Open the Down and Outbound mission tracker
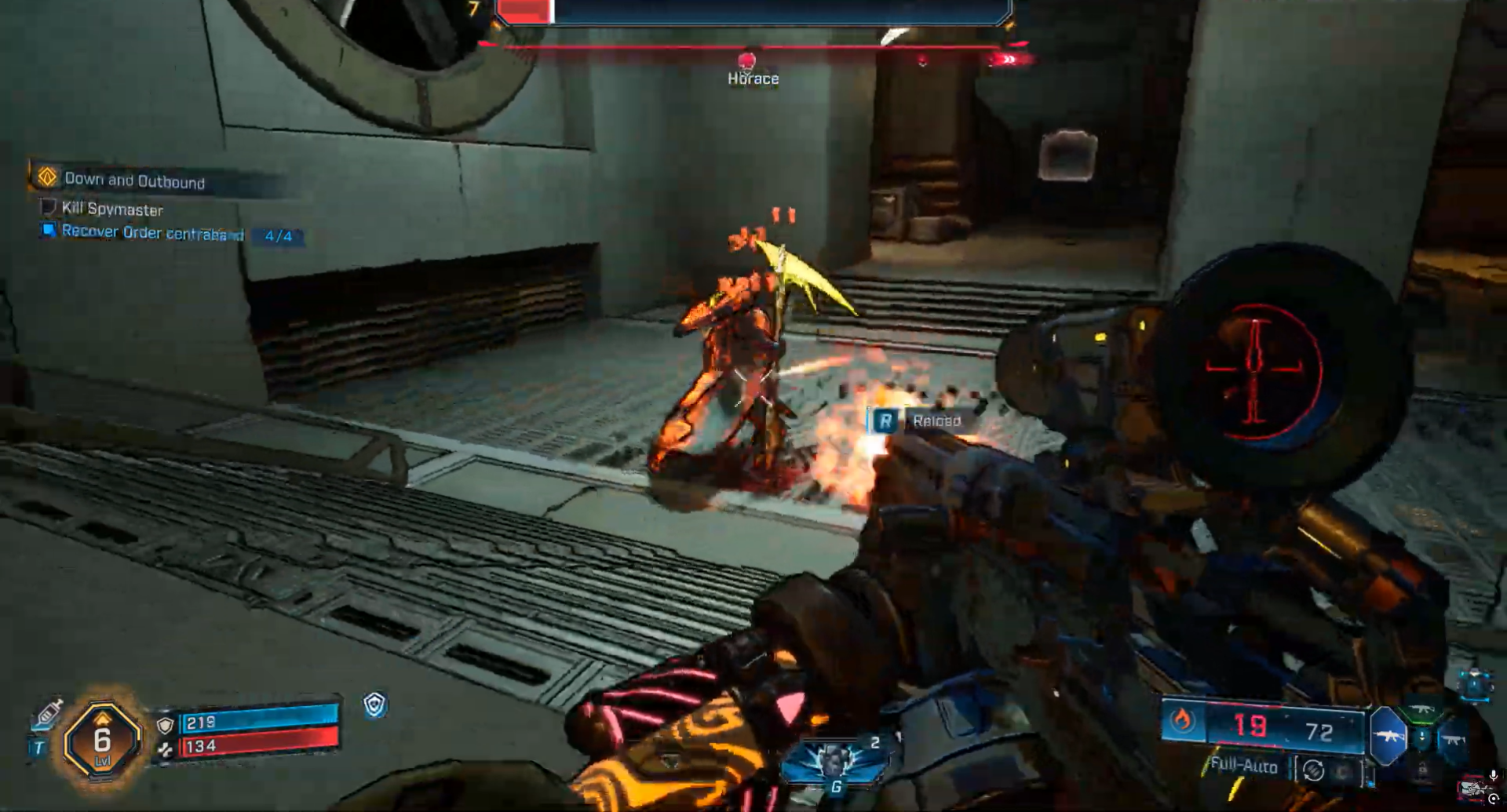1507x812 pixels. point(133,180)
